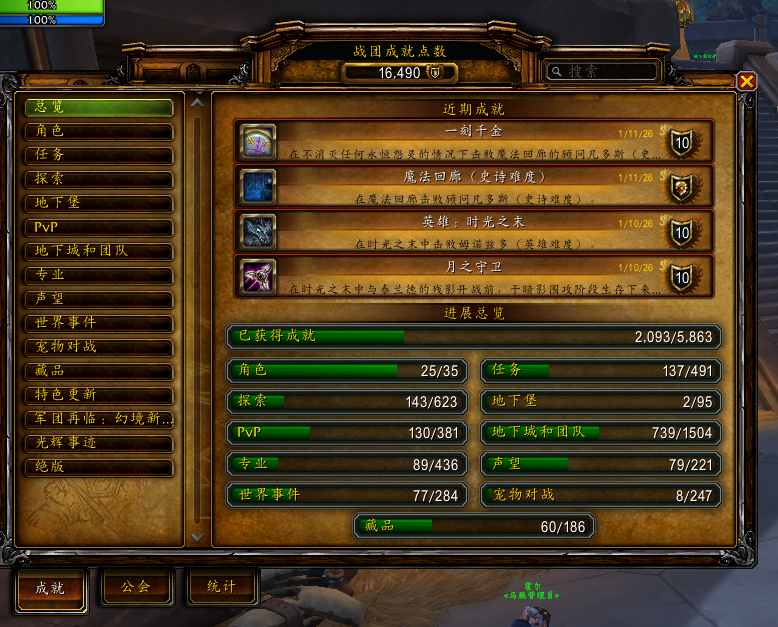Viewport: 778px width, 627px height.
Task: Select the 绝版 category
Action: click(99, 467)
